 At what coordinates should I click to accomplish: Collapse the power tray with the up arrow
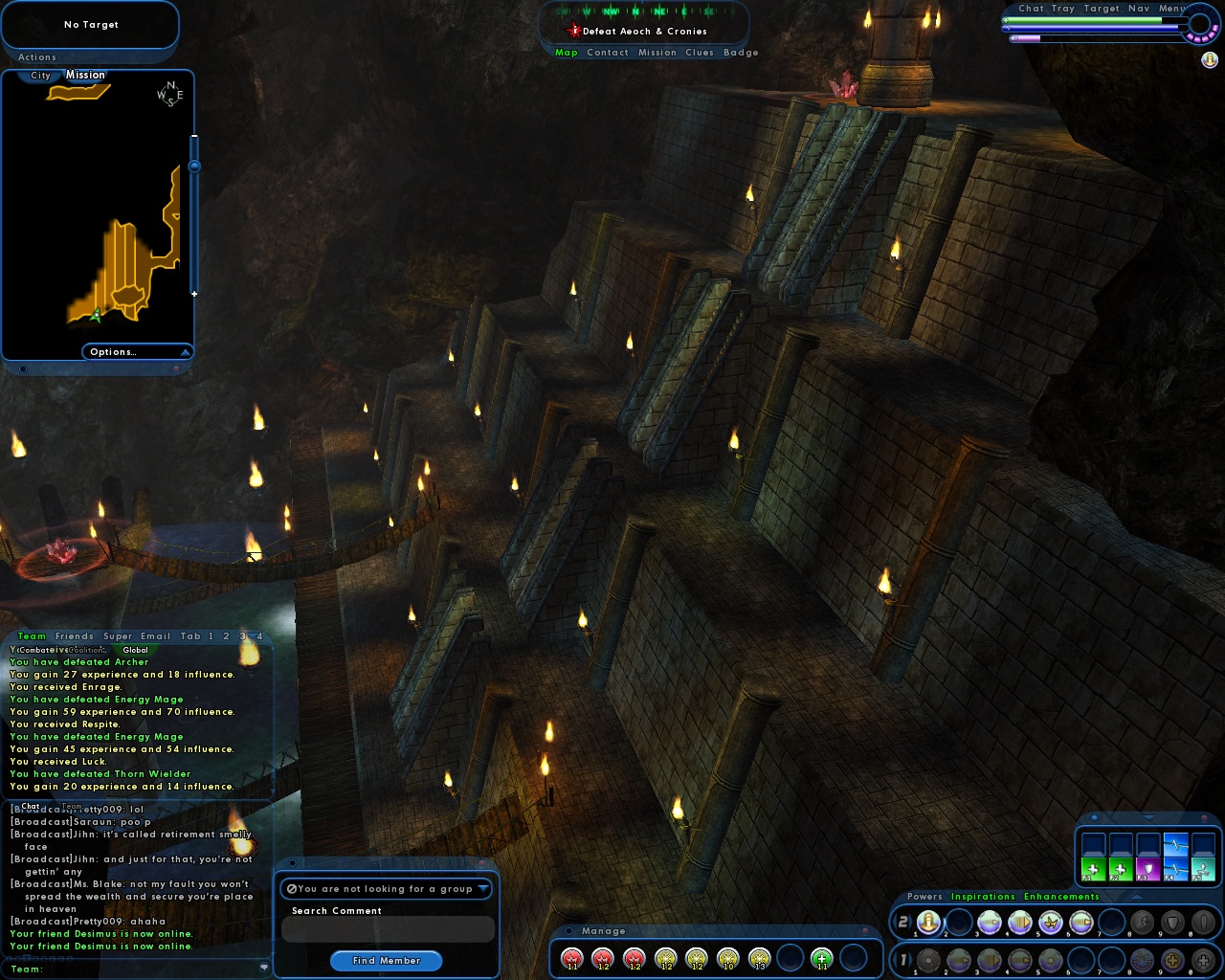tap(1135, 897)
